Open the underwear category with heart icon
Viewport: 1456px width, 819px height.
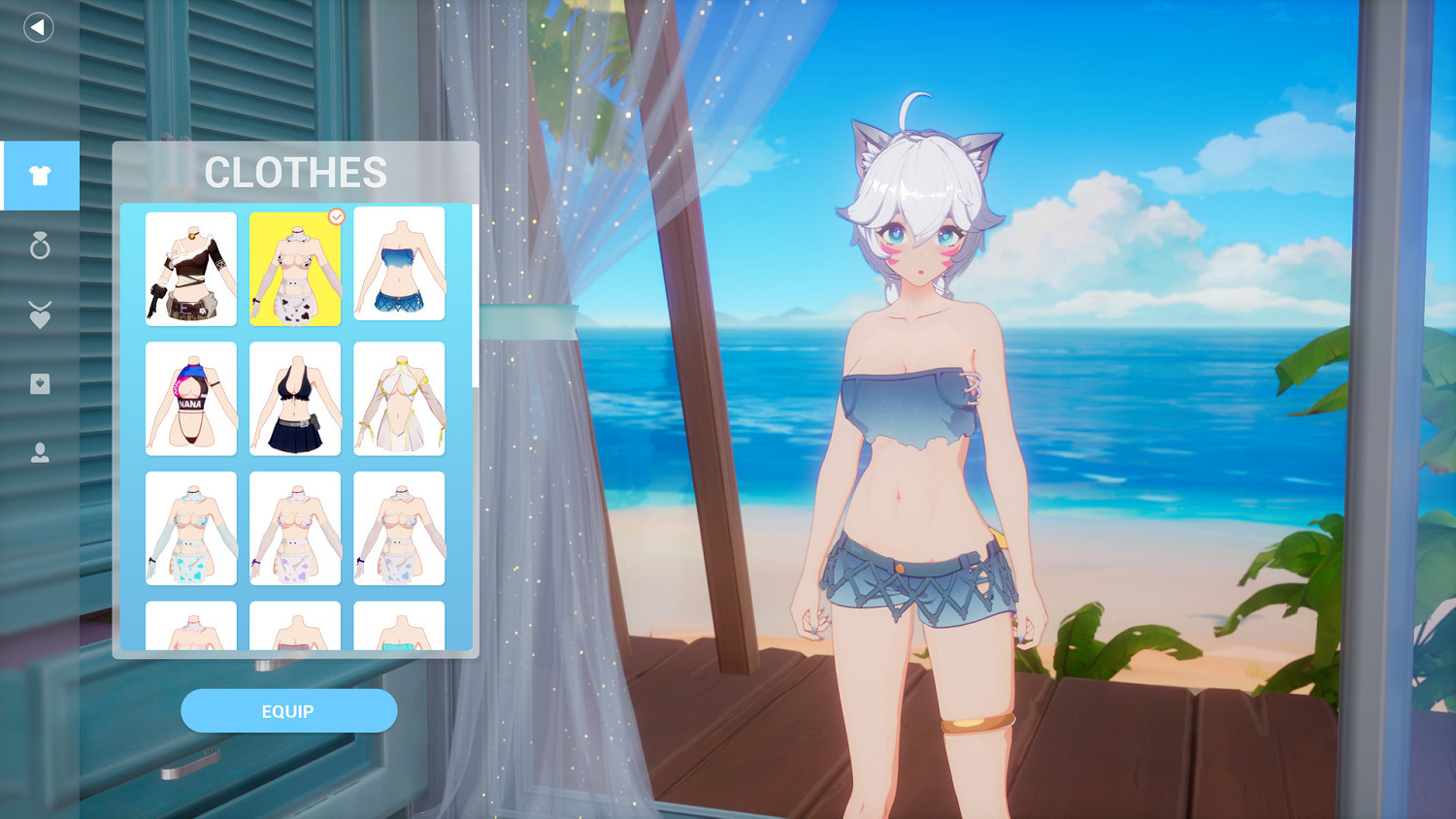pos(39,383)
